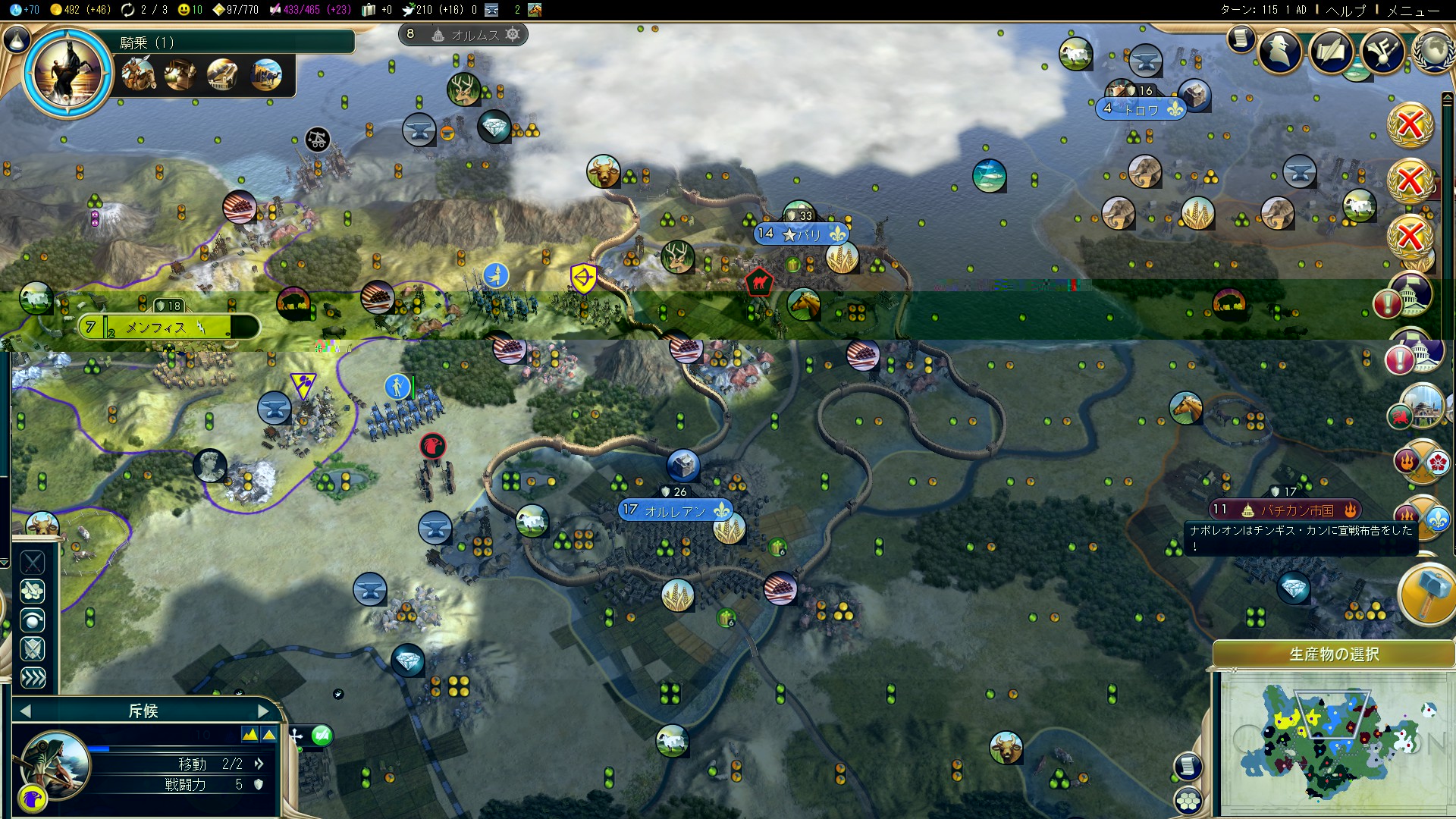Open the research portrait for 騎乗
The height and width of the screenshot is (819, 1456).
pyautogui.click(x=67, y=72)
